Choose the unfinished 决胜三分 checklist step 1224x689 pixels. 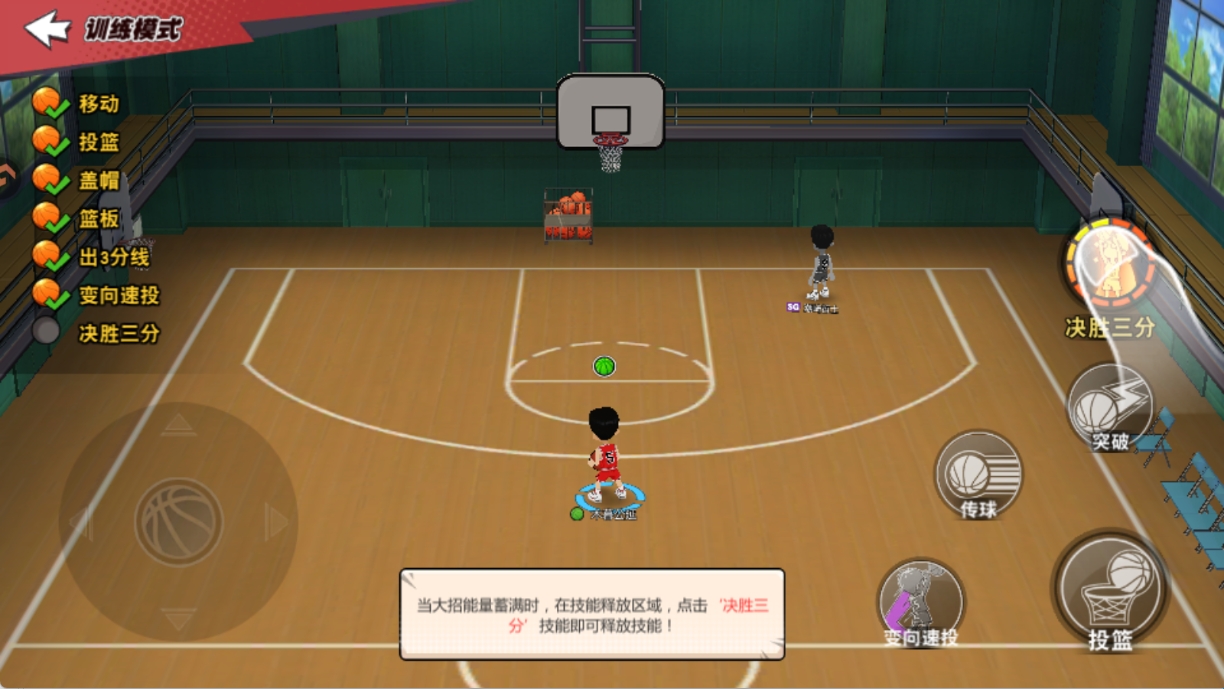pyautogui.click(x=118, y=333)
